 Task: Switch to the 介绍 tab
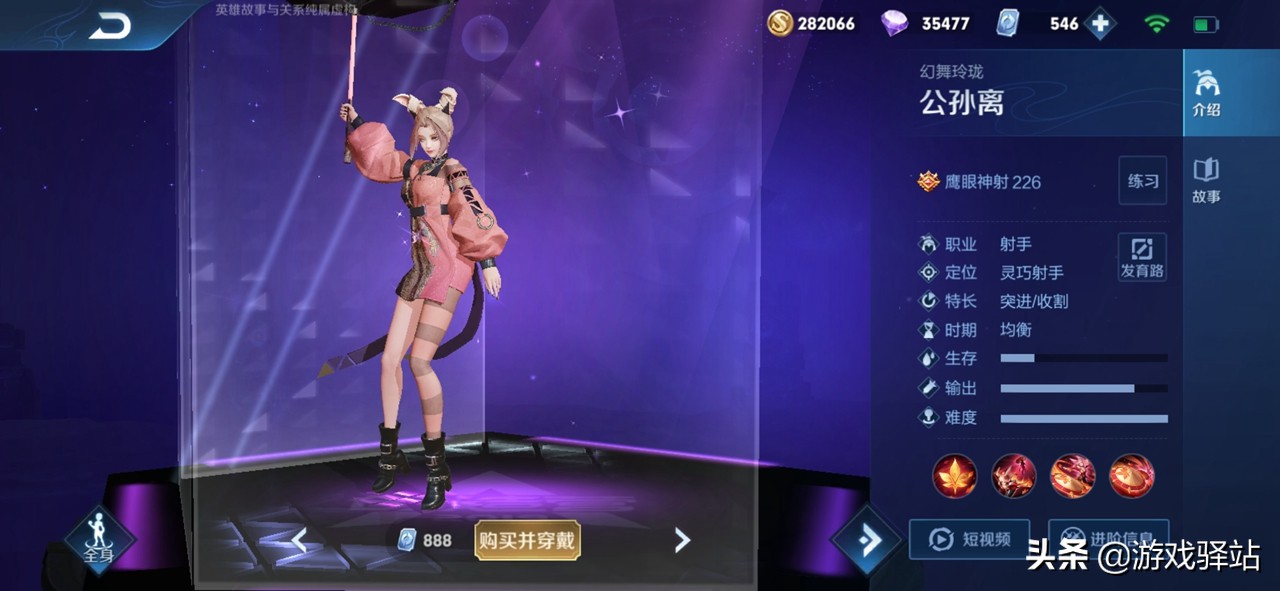(1206, 93)
